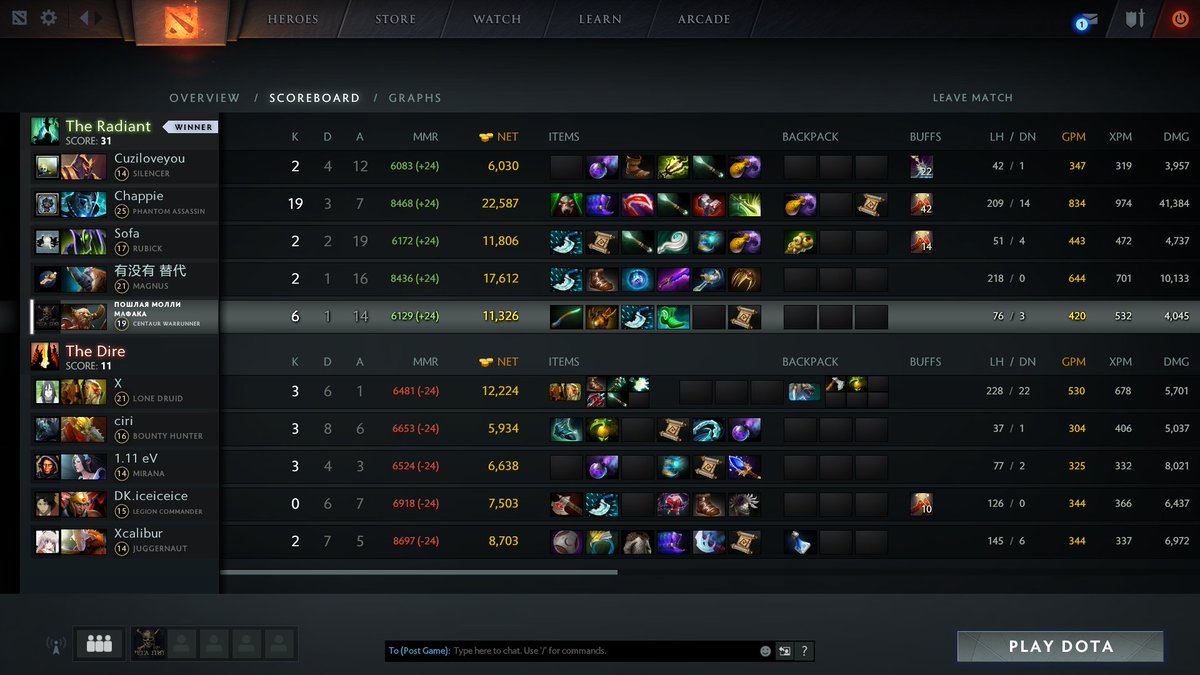The width and height of the screenshot is (1200, 675).
Task: Click the red power quit button
Action: pyautogui.click(x=1181, y=19)
